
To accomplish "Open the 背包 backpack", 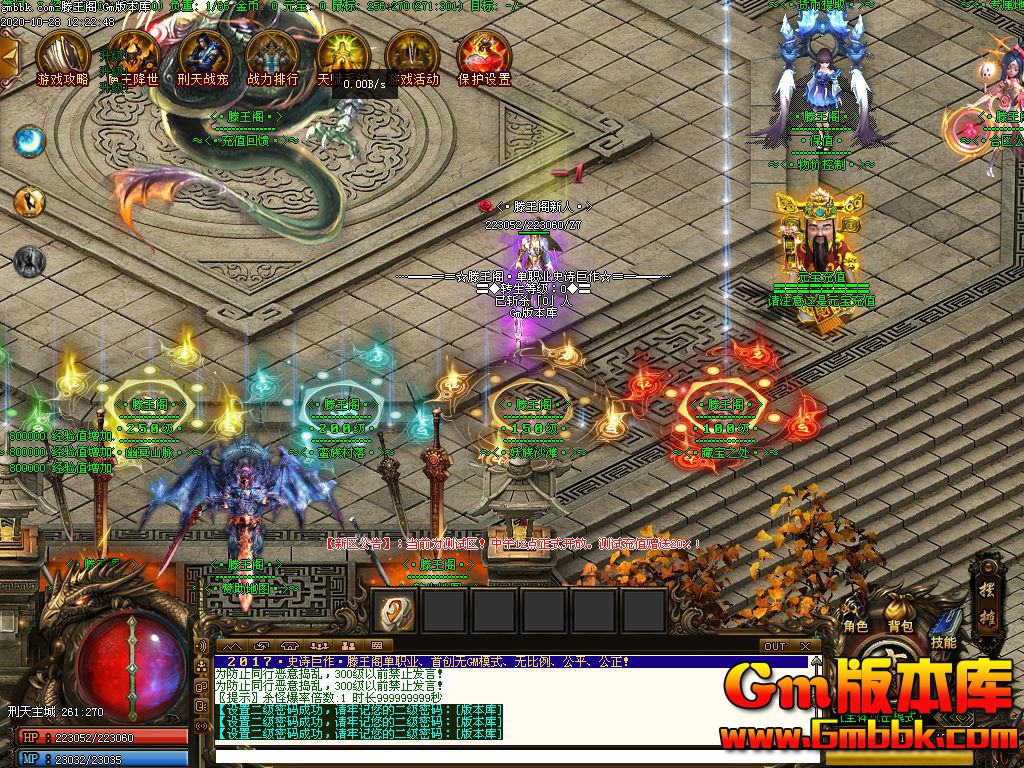I will click(901, 612).
